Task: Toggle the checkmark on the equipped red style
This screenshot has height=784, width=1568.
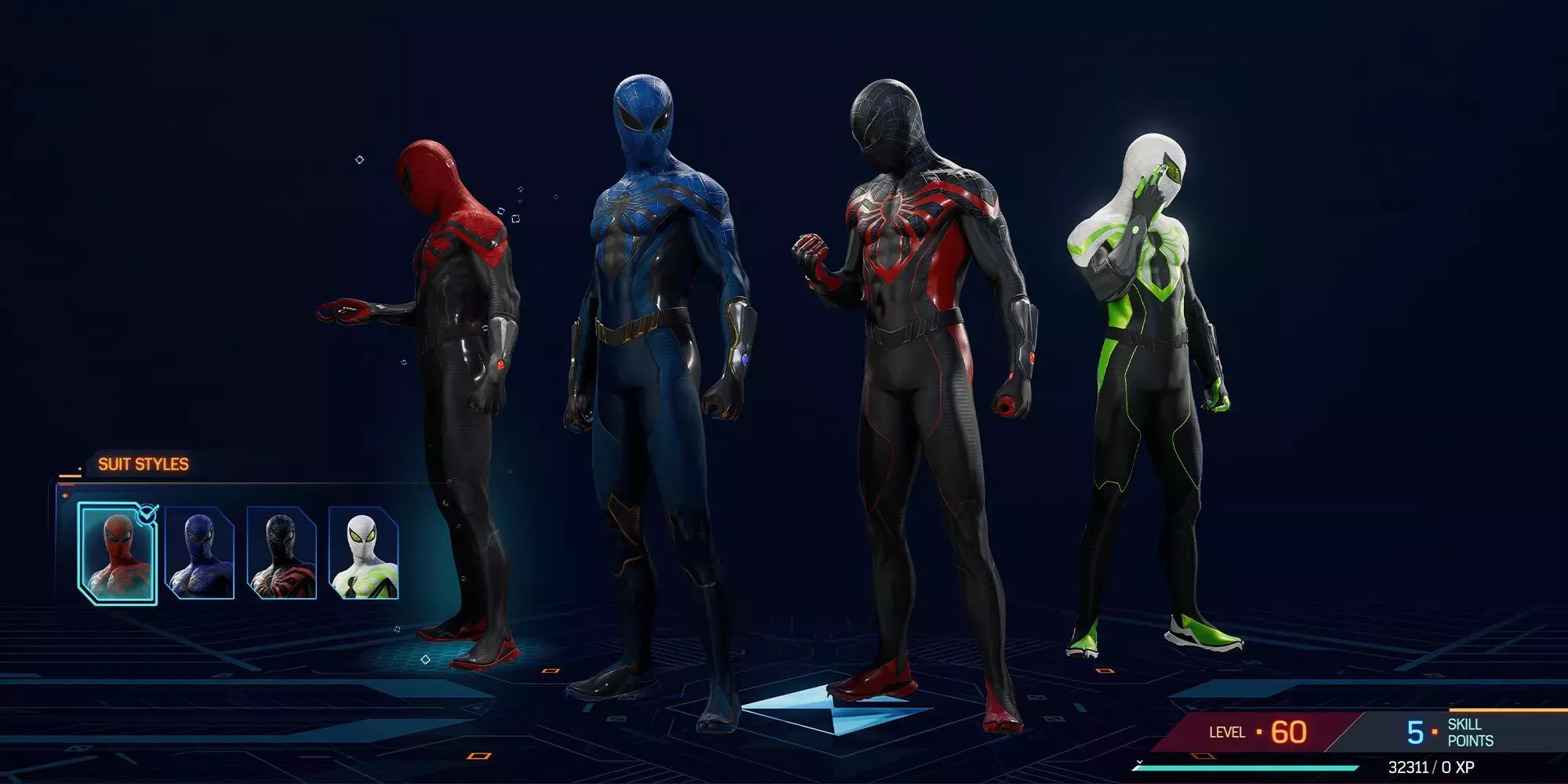Action: pos(147,515)
